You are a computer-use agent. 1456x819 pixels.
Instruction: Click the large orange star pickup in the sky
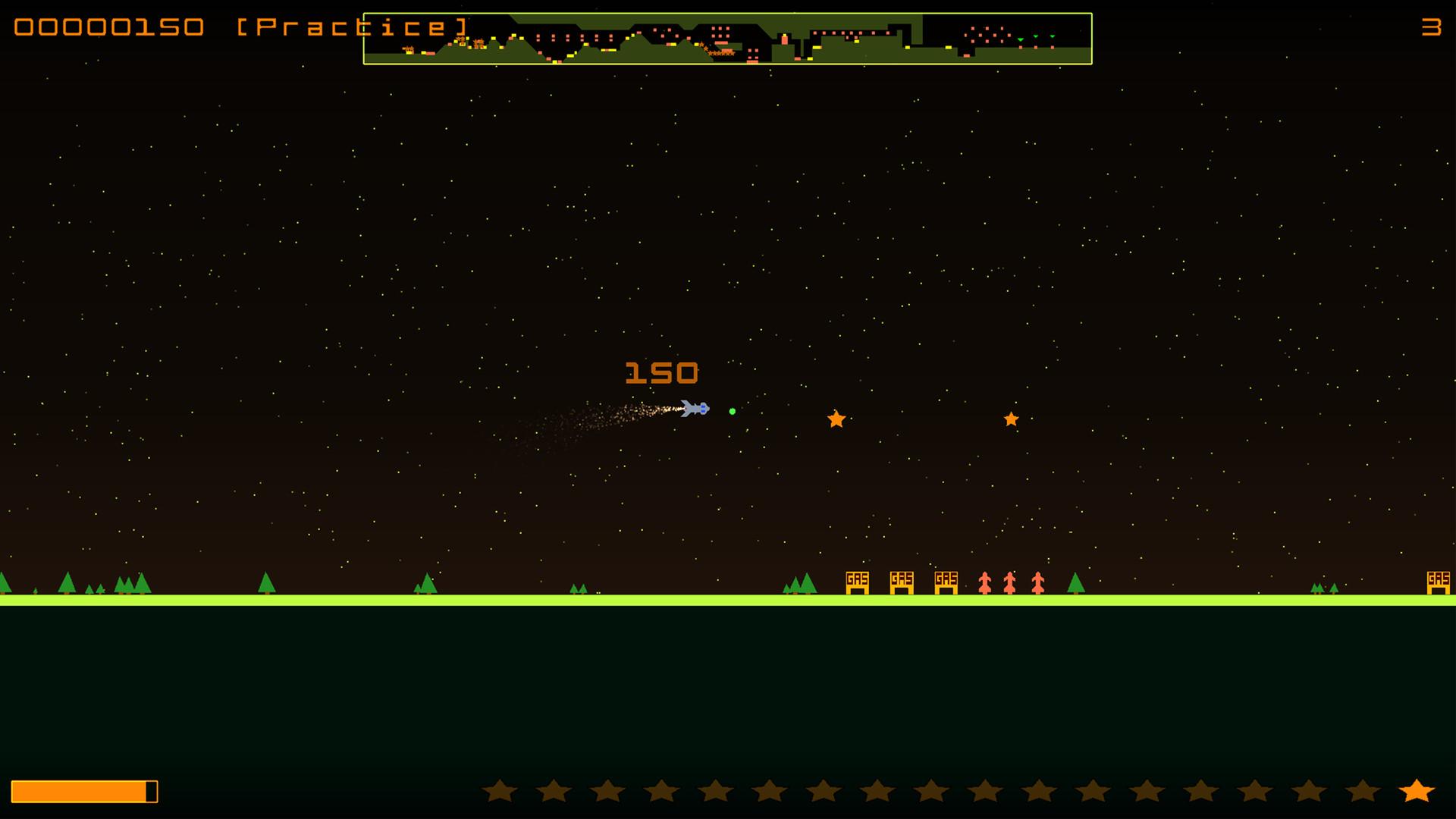pyautogui.click(x=836, y=419)
